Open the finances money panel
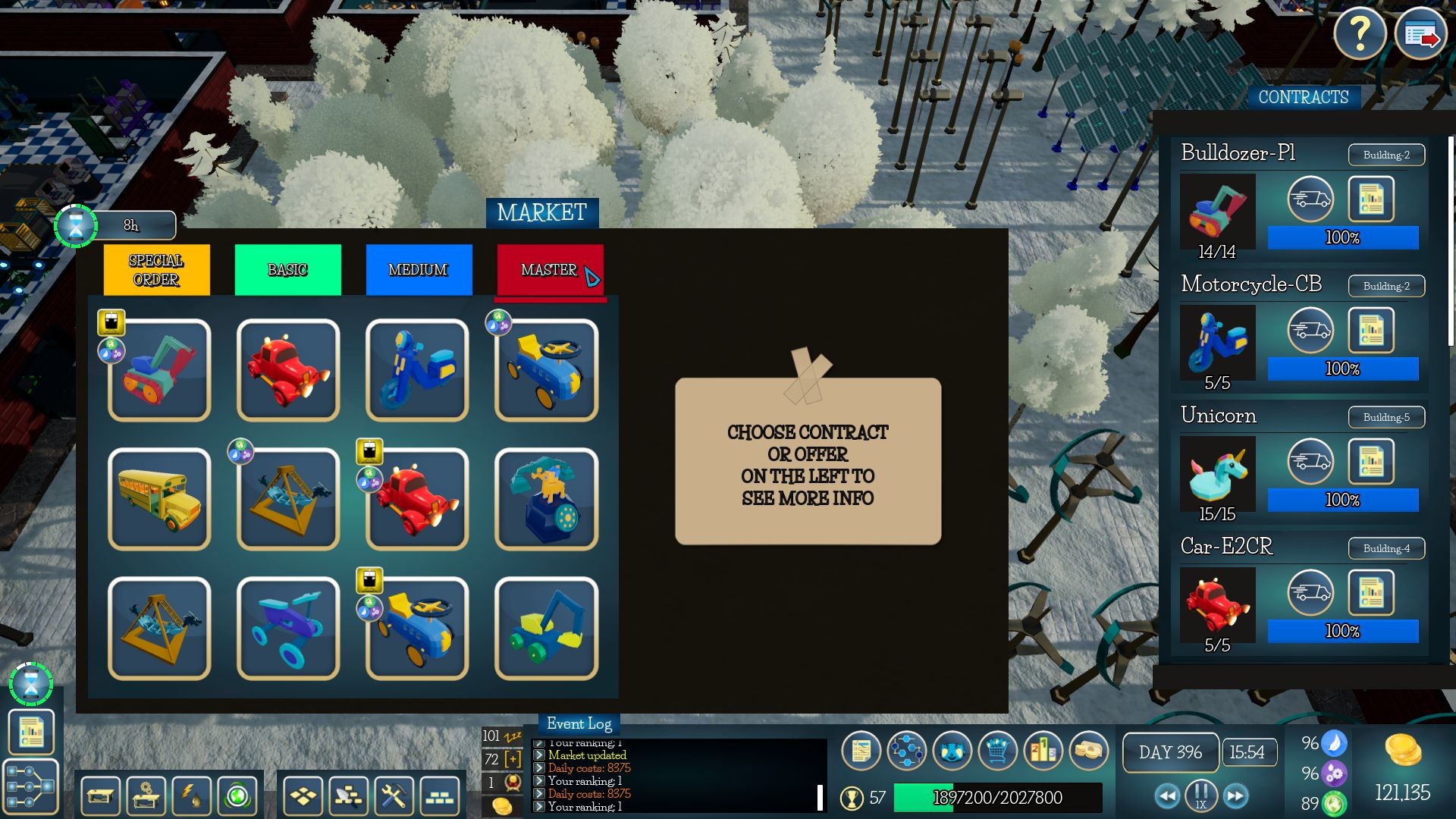Screen dimensions: 1456x819 [x=1090, y=752]
